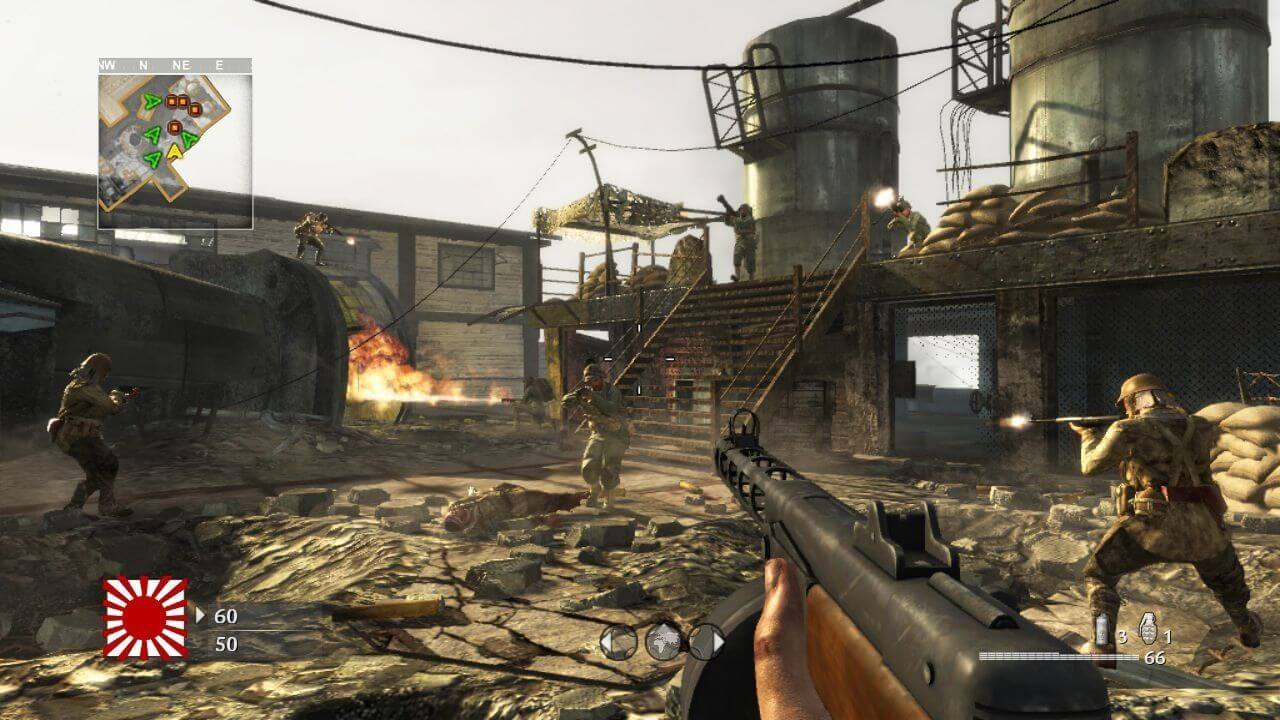1280x720 pixels.
Task: Activate the left-arrow killstreak slot
Action: [617, 642]
